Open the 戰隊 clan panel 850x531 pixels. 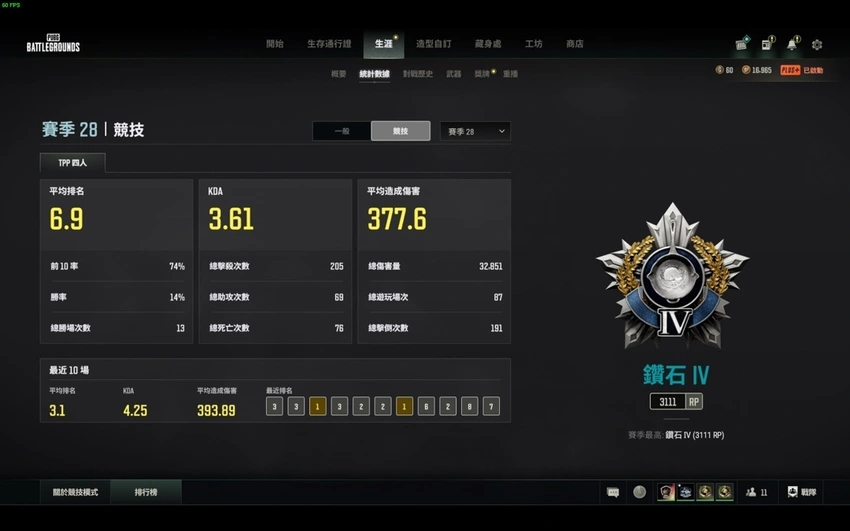coord(803,492)
